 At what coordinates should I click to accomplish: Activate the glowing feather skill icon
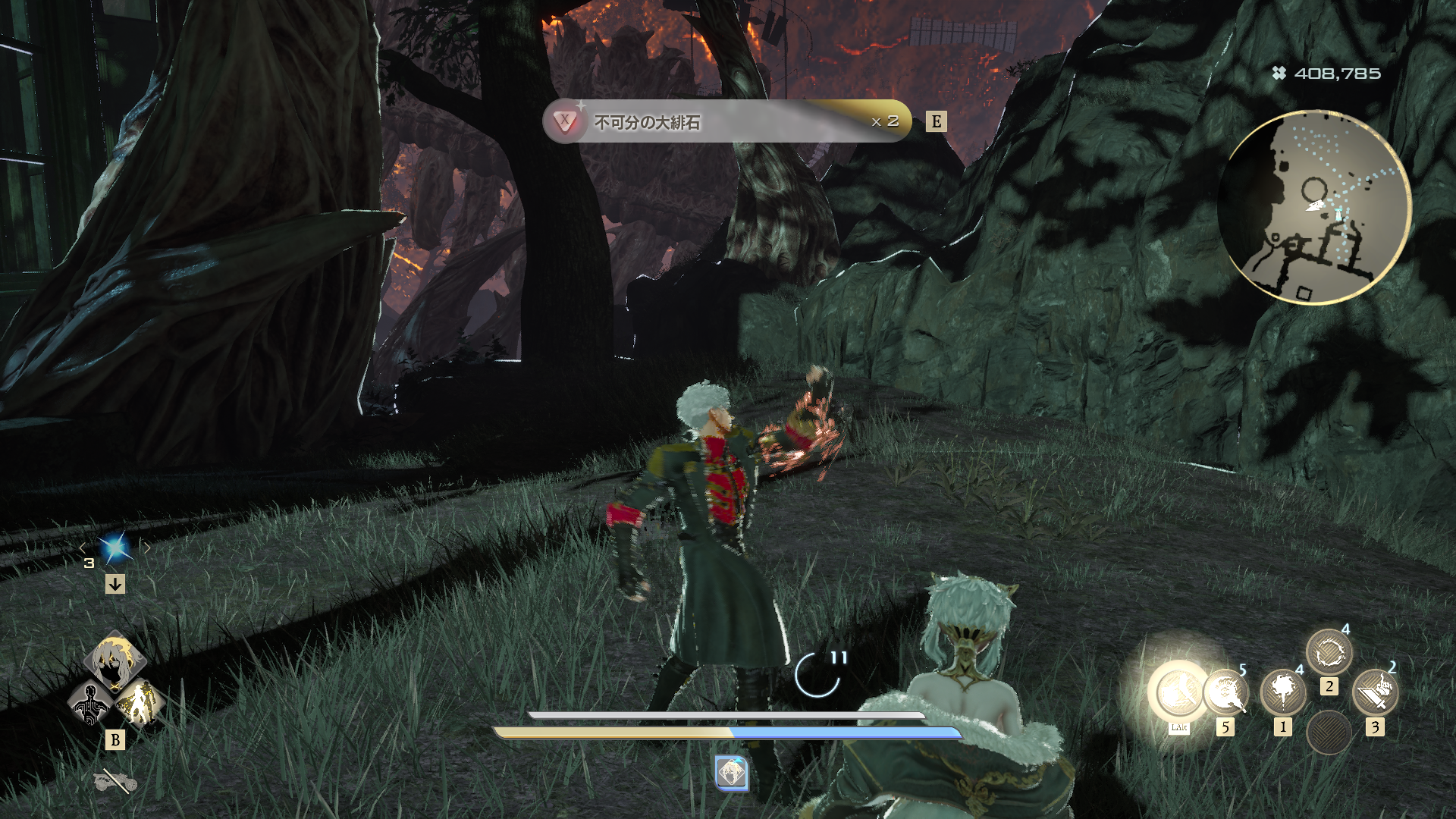(x=1178, y=692)
